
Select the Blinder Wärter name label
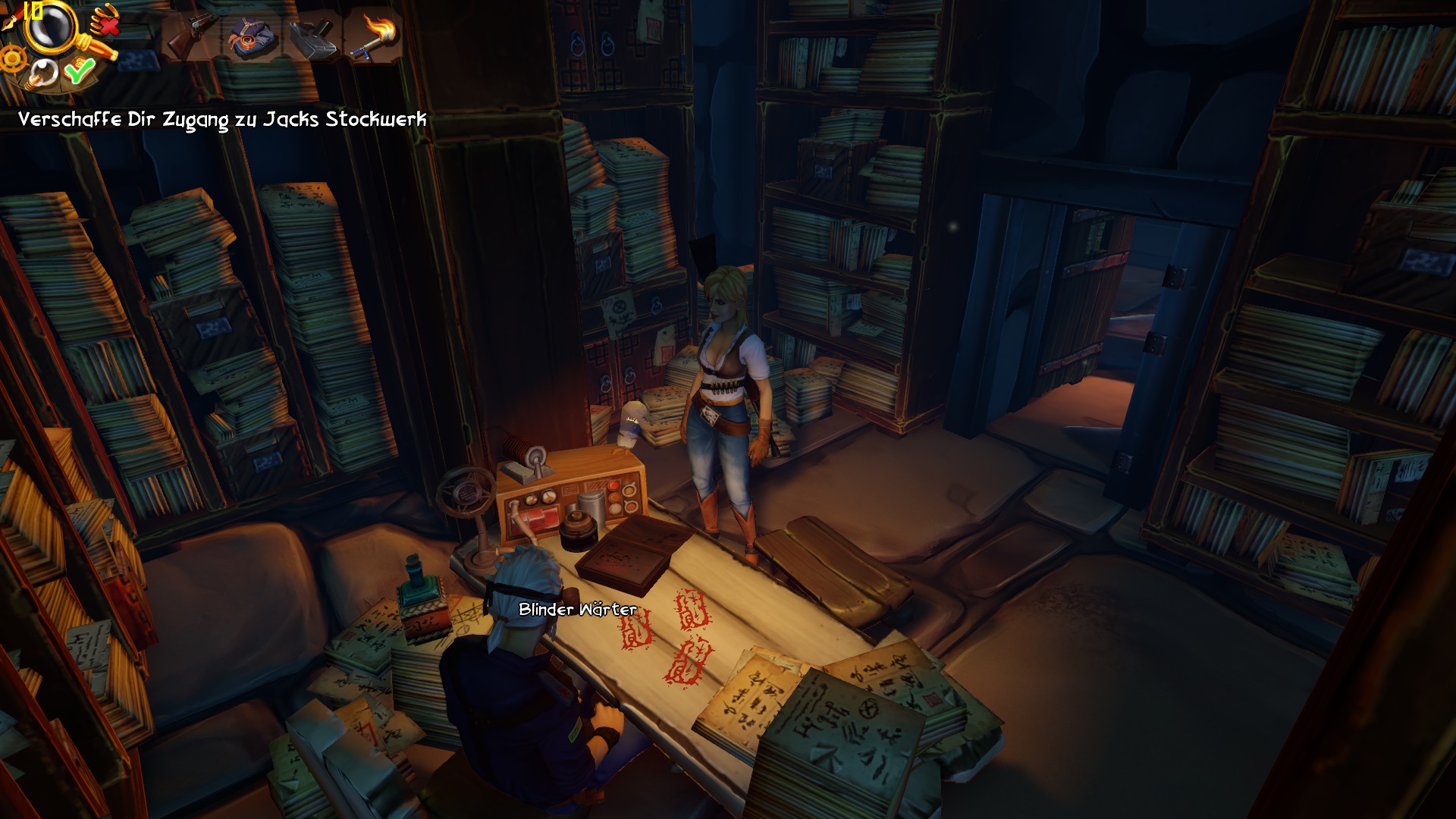click(577, 610)
